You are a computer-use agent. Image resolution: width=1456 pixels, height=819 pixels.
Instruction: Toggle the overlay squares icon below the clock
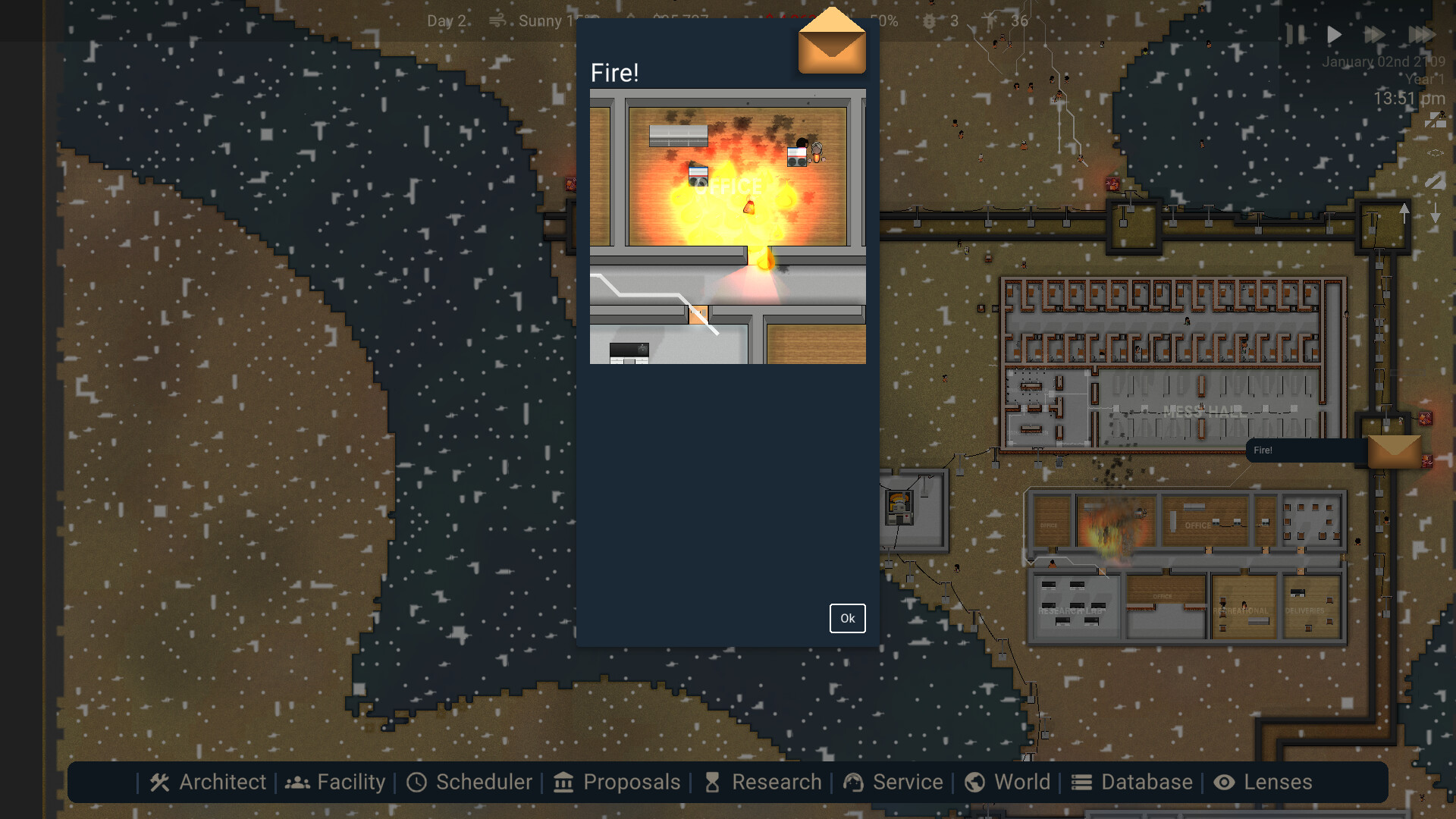click(1435, 119)
